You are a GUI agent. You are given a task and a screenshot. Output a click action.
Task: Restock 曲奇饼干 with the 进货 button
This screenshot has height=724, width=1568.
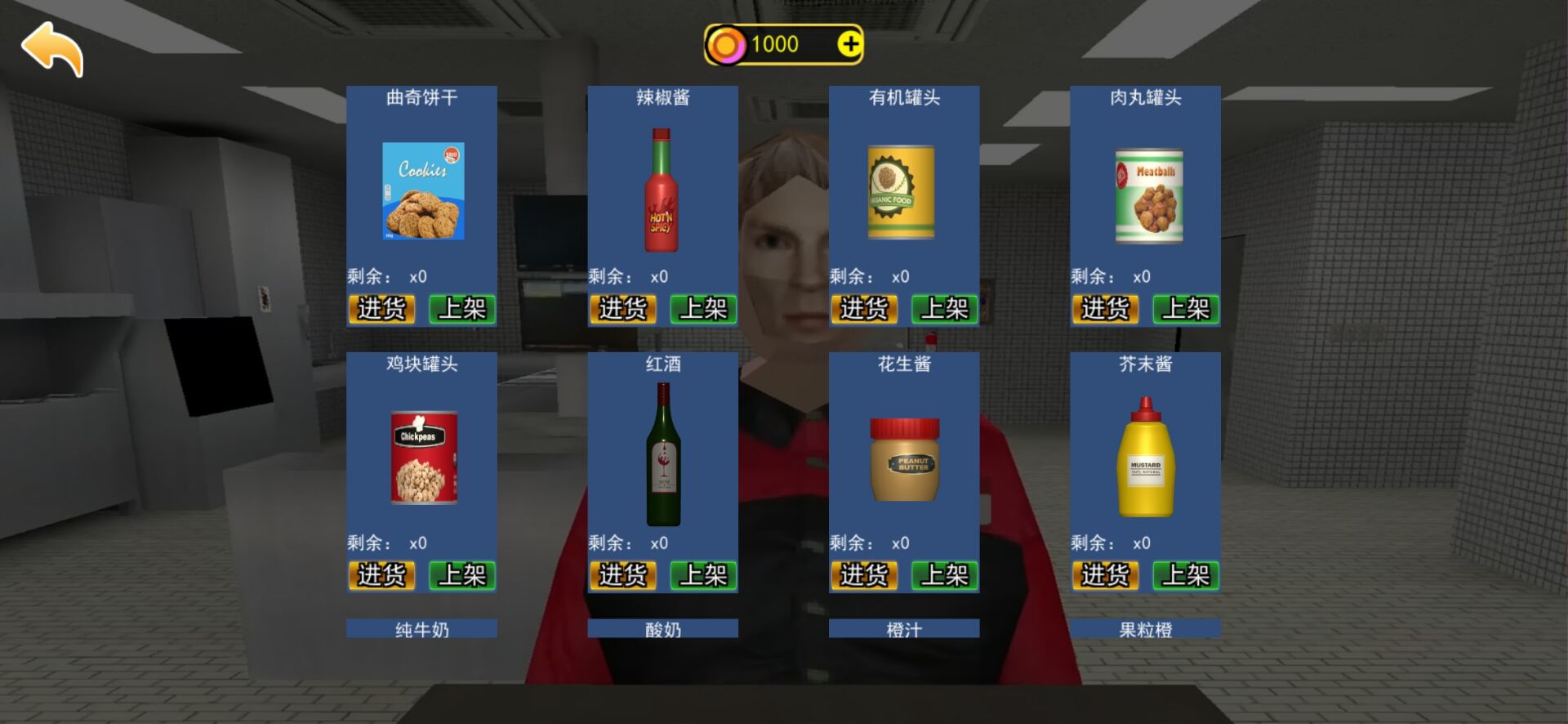(x=381, y=309)
